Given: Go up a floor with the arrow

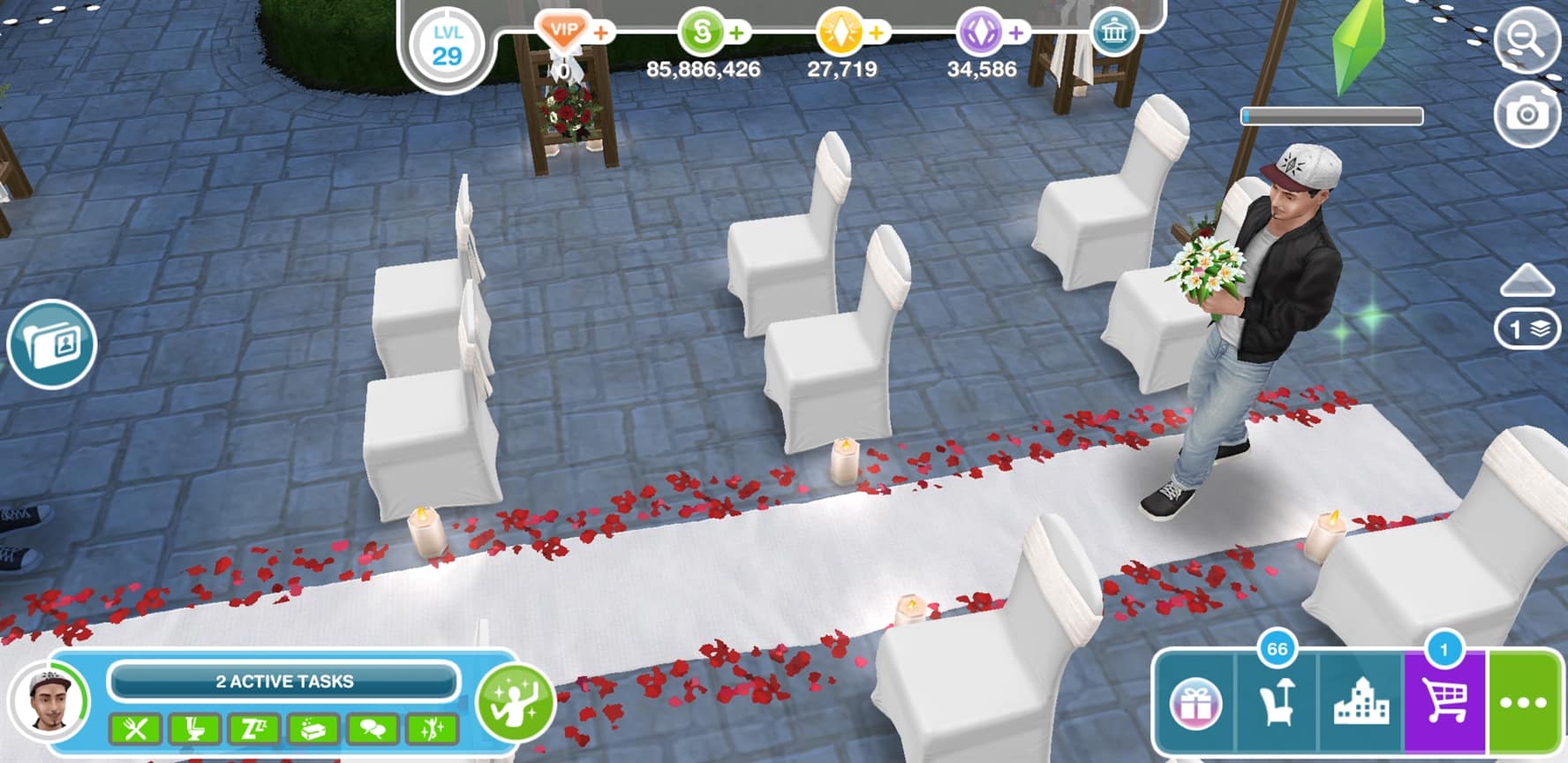Looking at the screenshot, I should point(1527,281).
